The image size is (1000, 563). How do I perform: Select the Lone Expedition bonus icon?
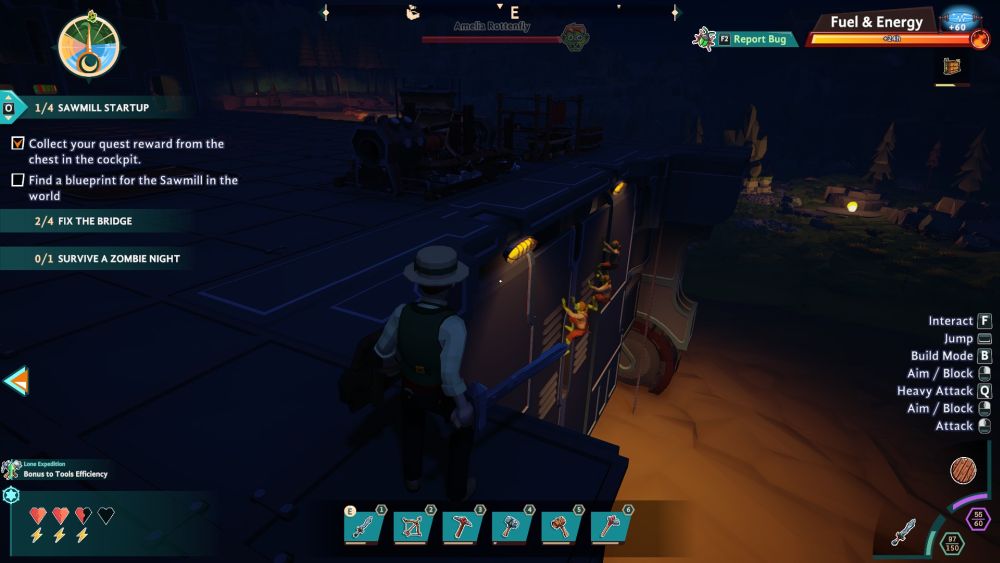pyautogui.click(x=12, y=469)
